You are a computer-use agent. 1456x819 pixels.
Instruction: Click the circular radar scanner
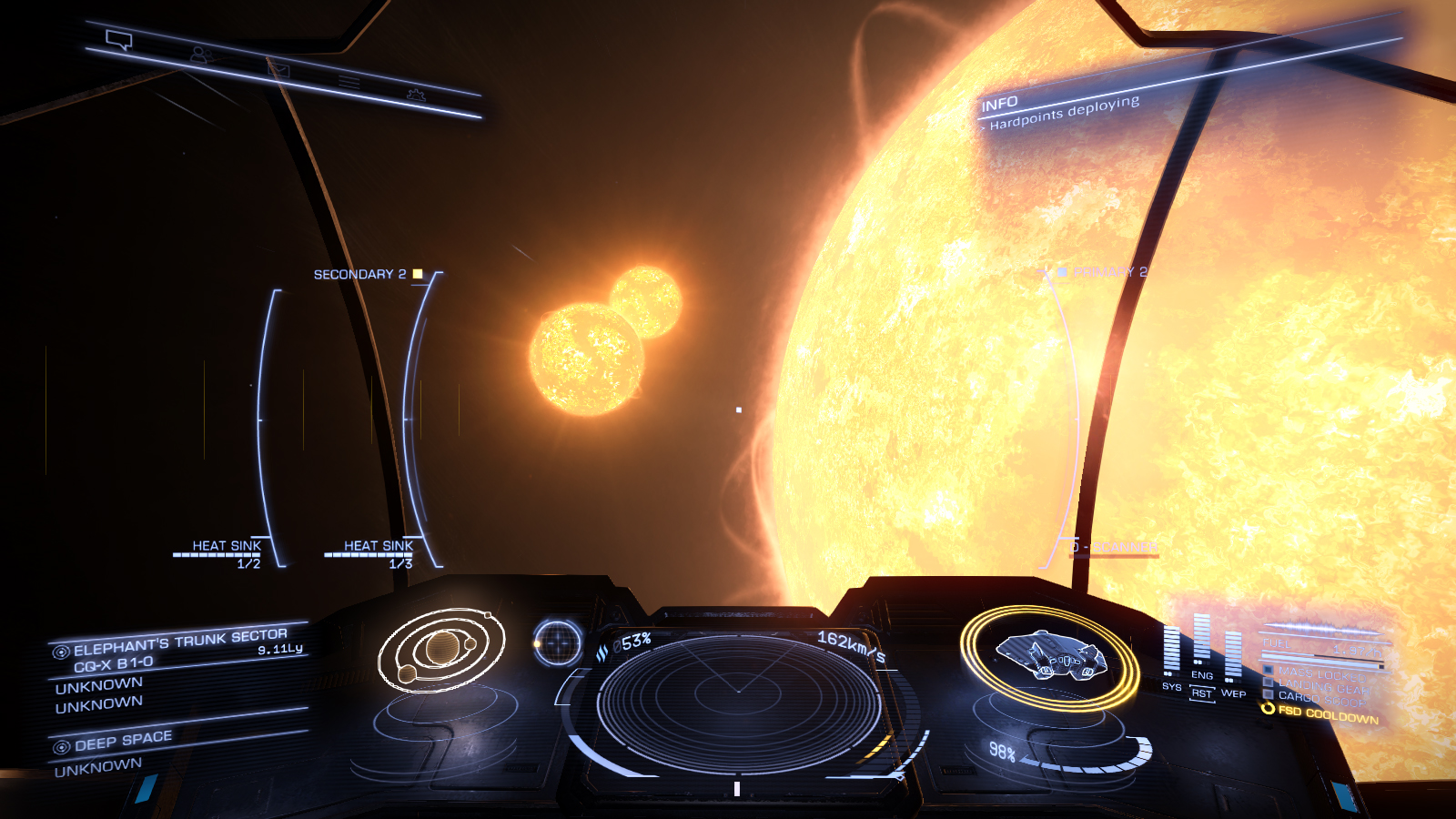[x=738, y=703]
